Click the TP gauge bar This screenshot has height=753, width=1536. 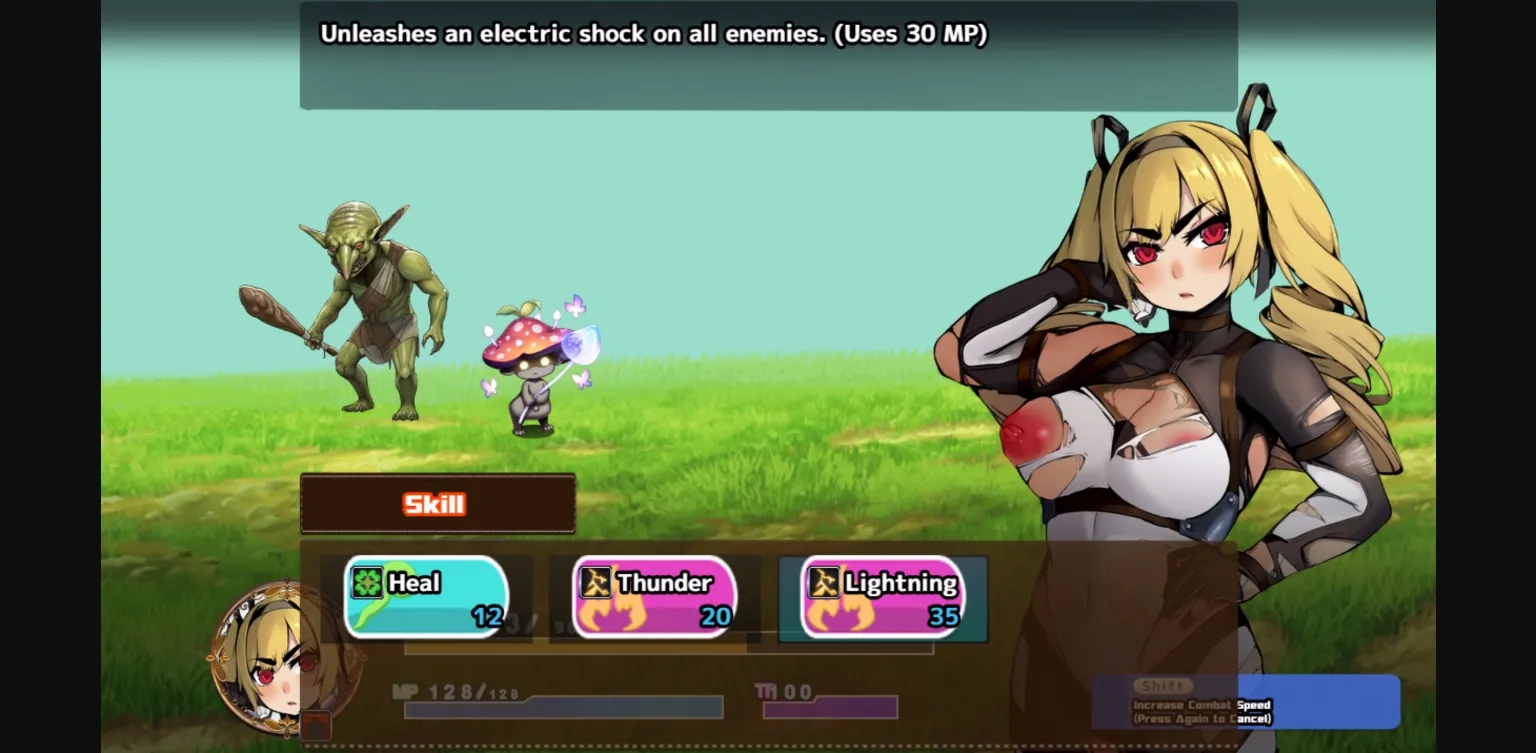coord(830,710)
